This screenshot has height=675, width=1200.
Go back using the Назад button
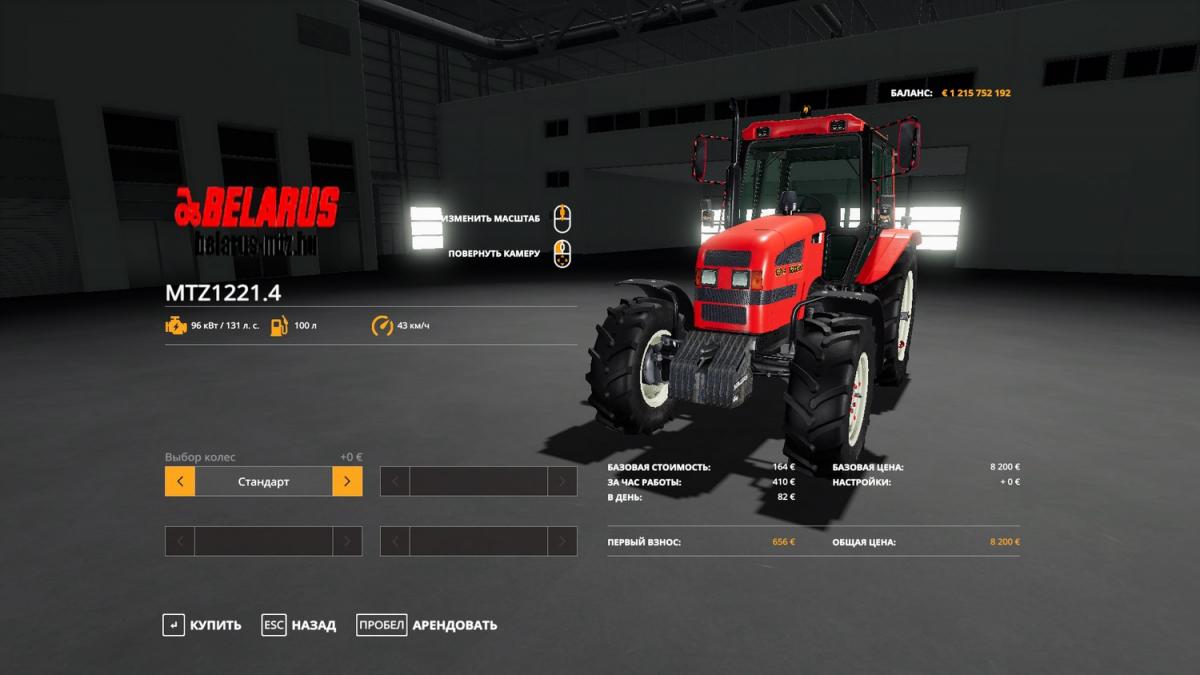300,626
